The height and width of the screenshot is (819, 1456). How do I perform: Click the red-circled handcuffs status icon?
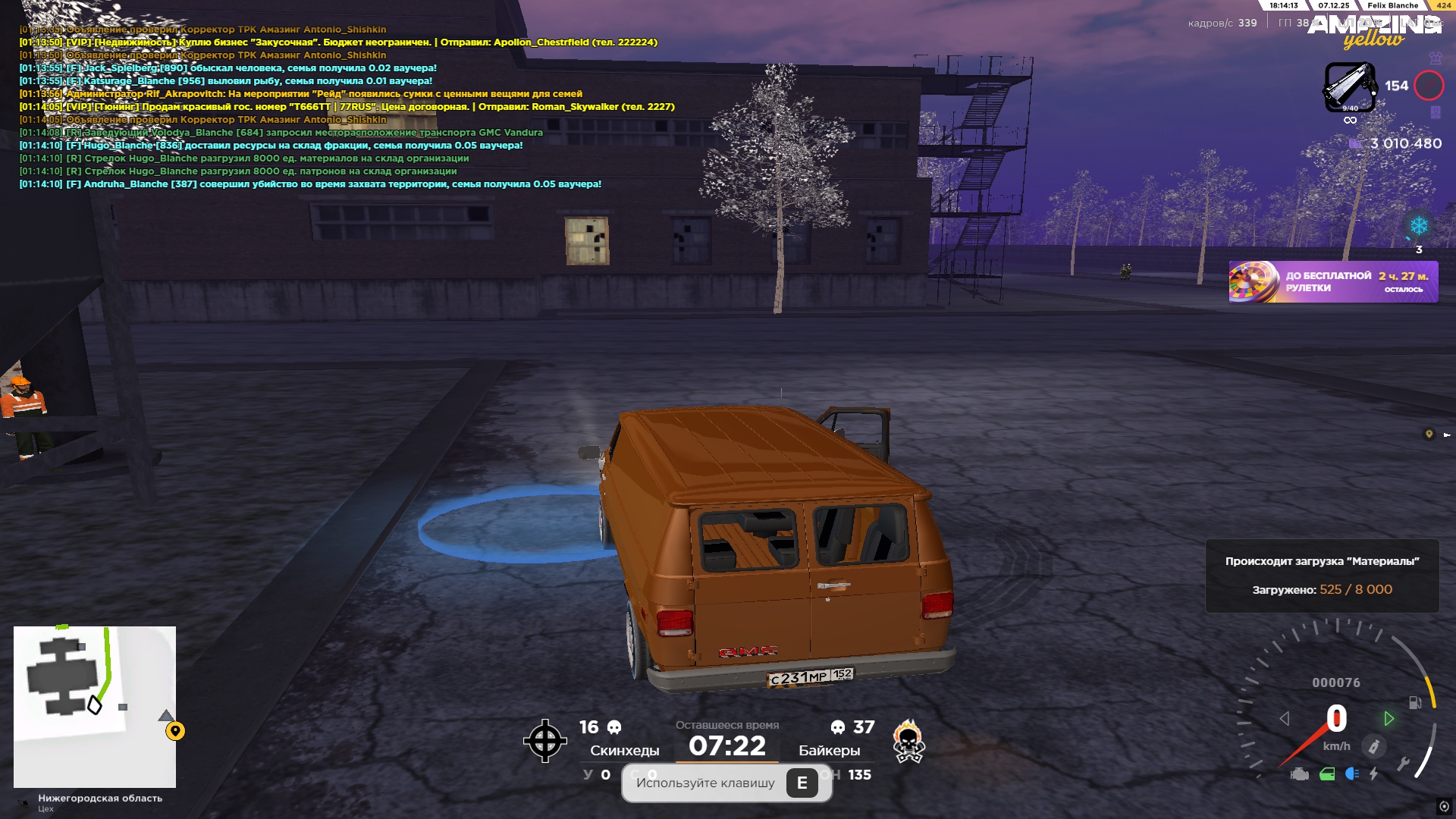[1429, 86]
